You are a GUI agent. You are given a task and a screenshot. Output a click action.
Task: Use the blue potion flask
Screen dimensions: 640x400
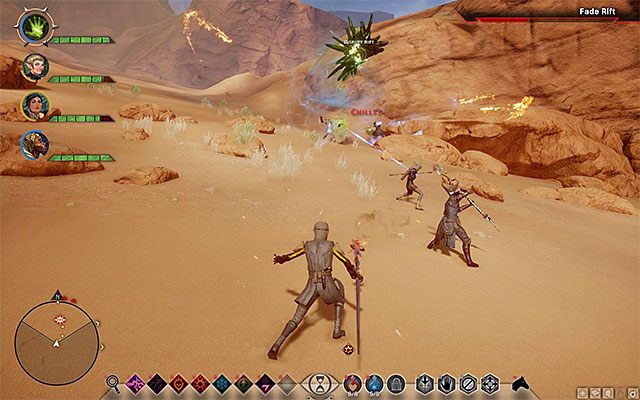pos(374,383)
